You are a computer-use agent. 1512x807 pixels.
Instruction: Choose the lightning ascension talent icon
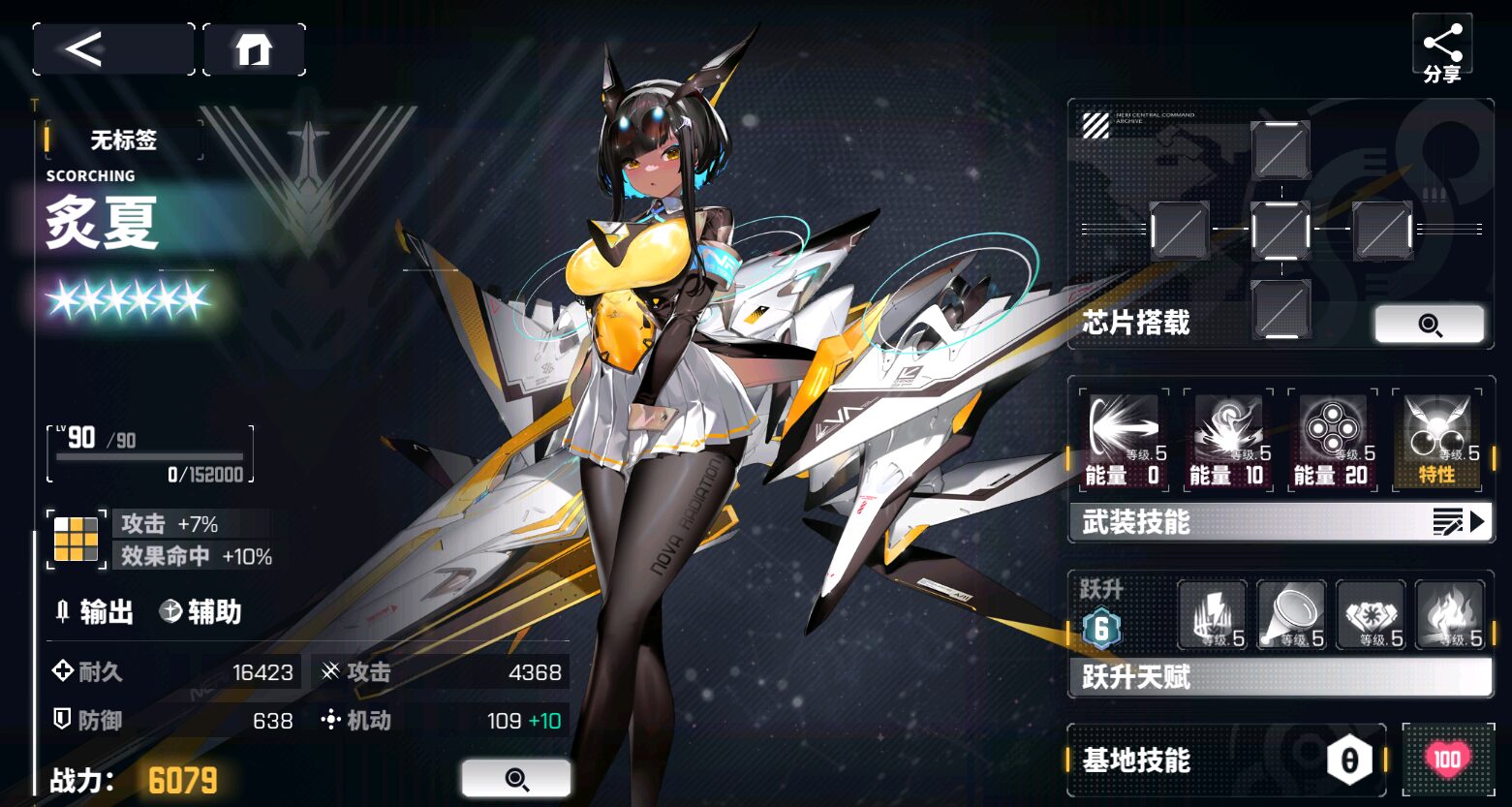(1211, 615)
